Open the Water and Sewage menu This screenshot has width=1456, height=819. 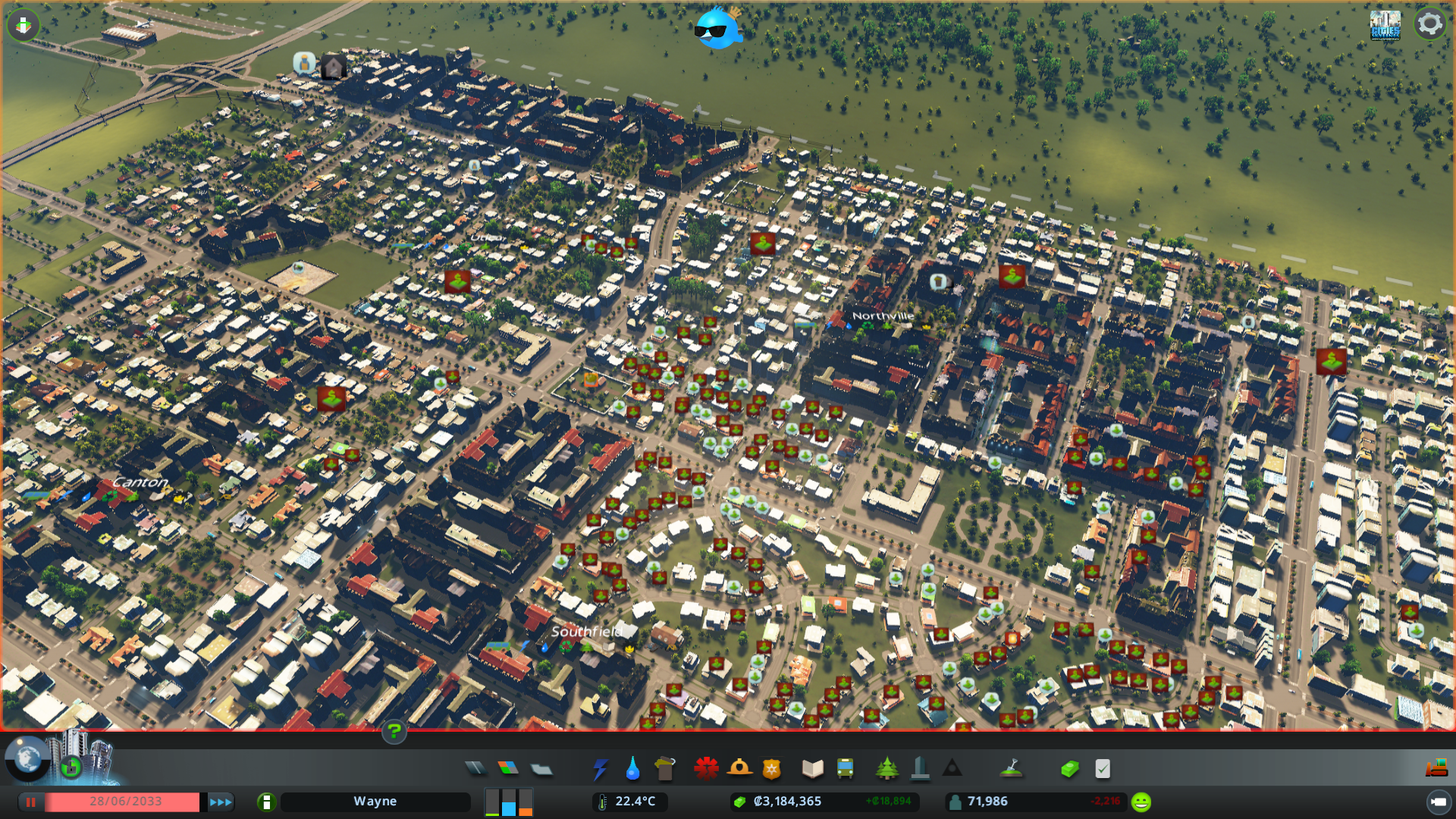click(x=632, y=768)
